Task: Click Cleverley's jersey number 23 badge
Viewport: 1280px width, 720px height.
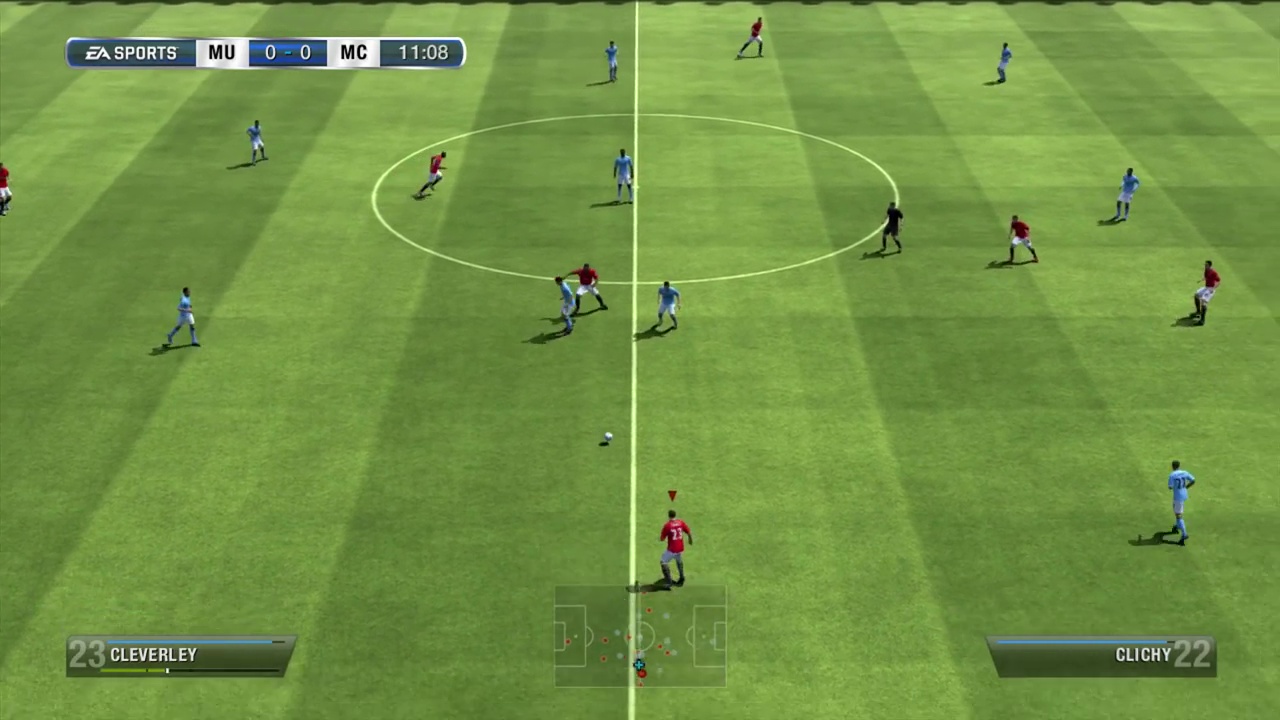Action: pyautogui.click(x=85, y=654)
